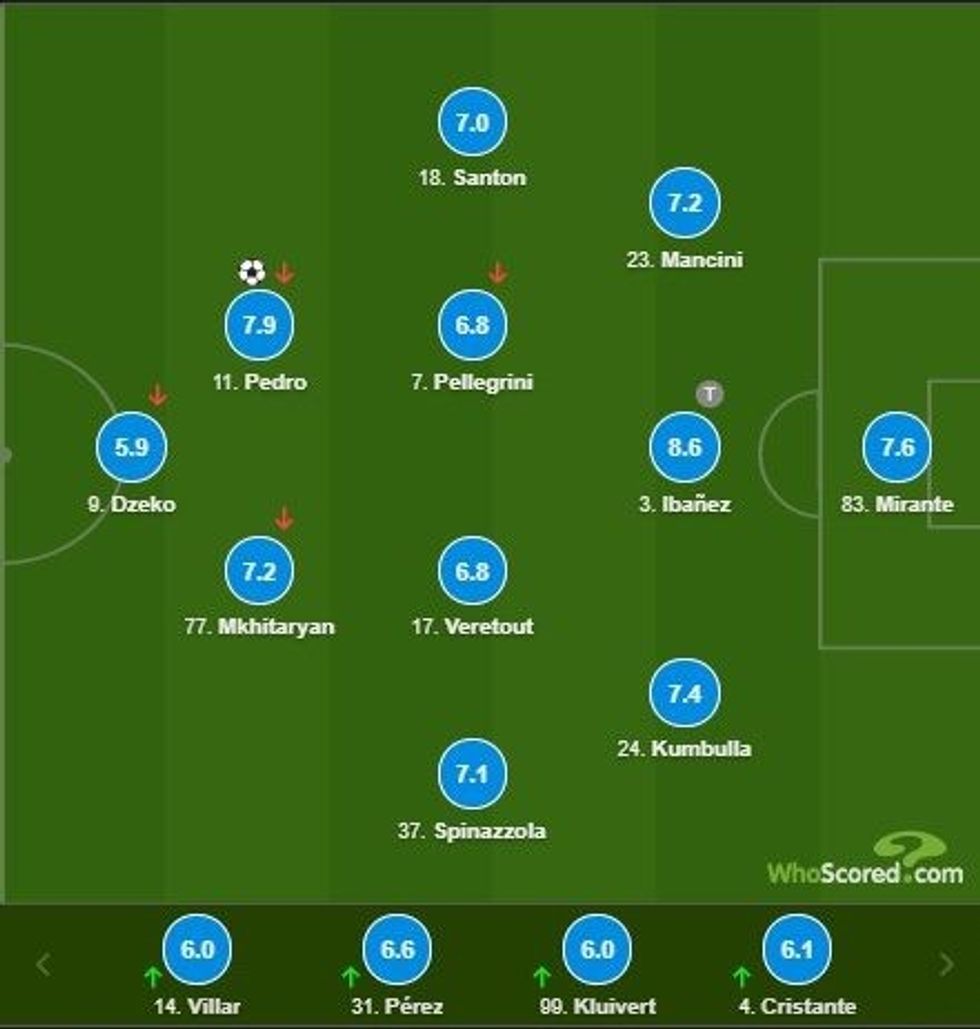Open substitute Pérez's 6.6 rating

pos(397,949)
